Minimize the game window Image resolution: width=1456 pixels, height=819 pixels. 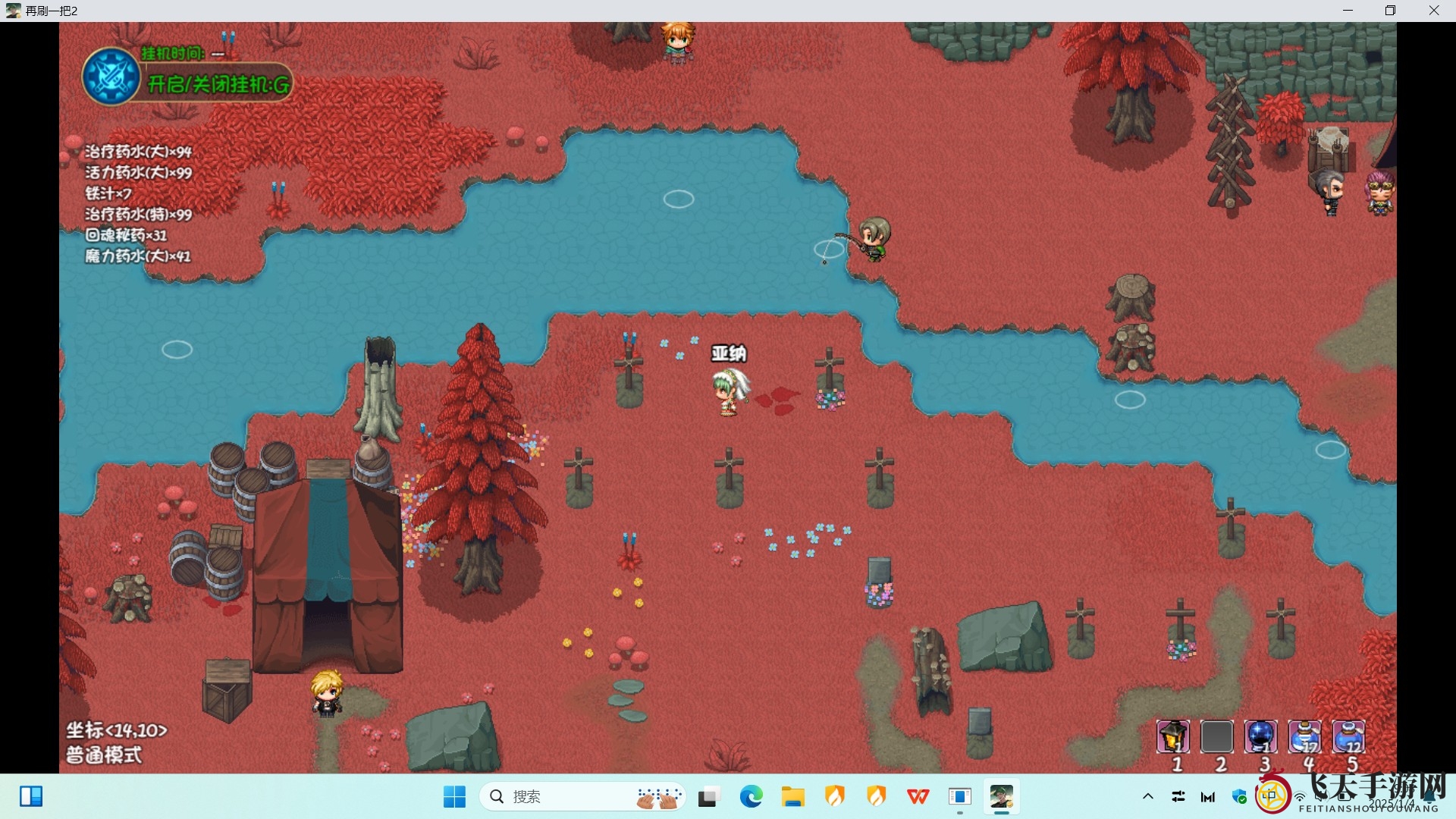point(1348,11)
